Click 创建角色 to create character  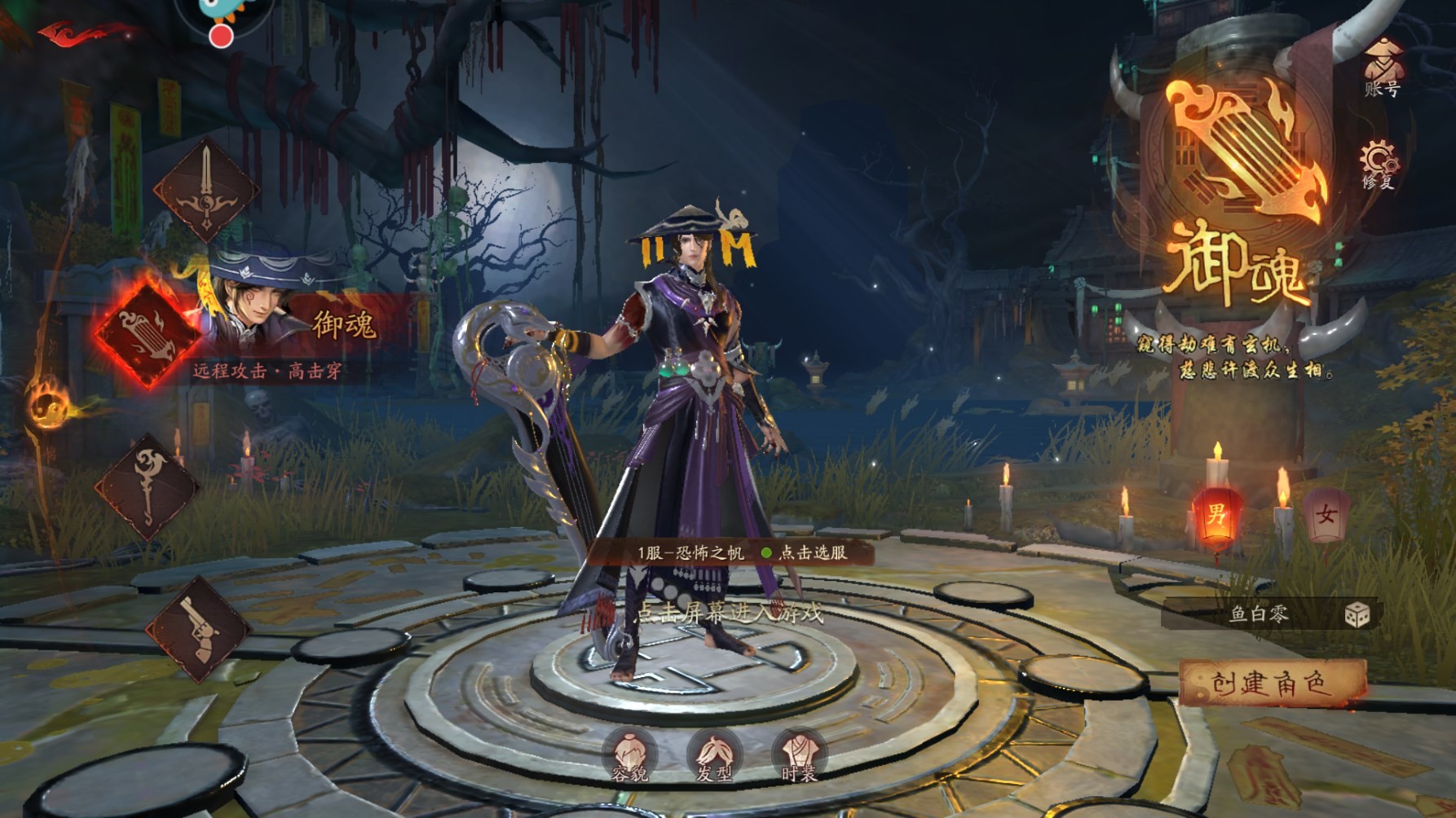click(x=1271, y=683)
